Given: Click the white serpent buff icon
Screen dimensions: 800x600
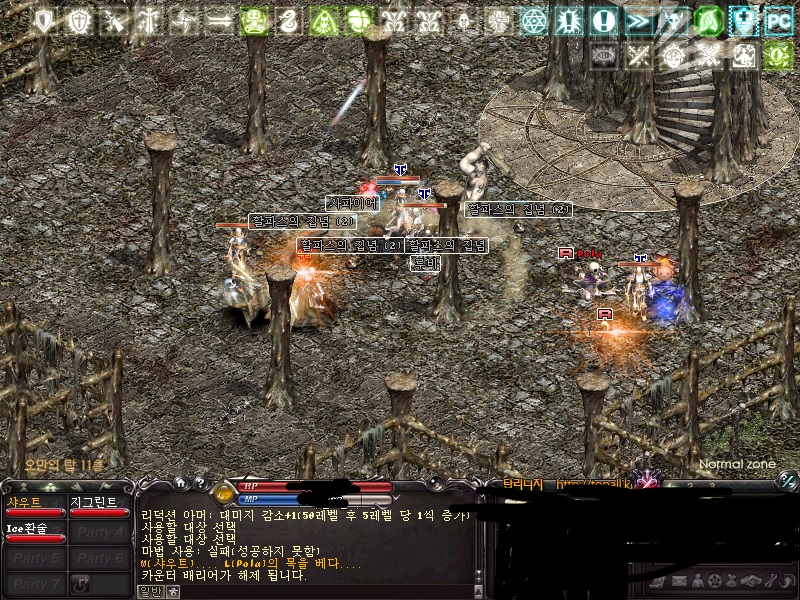Looking at the screenshot, I should (x=289, y=20).
